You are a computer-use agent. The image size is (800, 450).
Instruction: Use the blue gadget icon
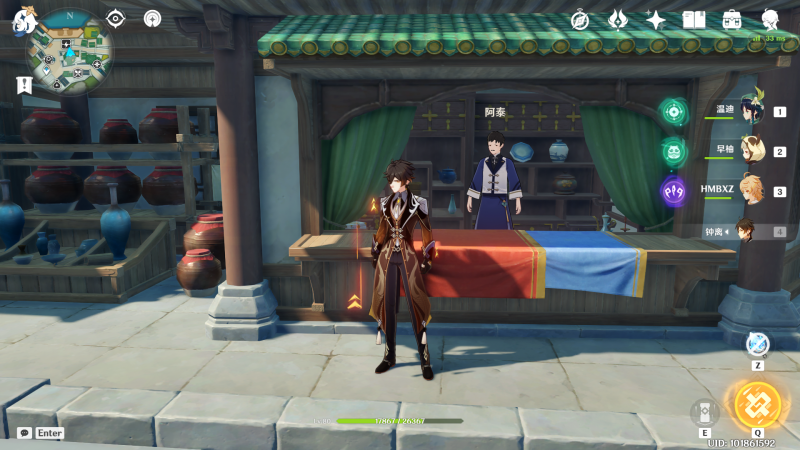(757, 343)
